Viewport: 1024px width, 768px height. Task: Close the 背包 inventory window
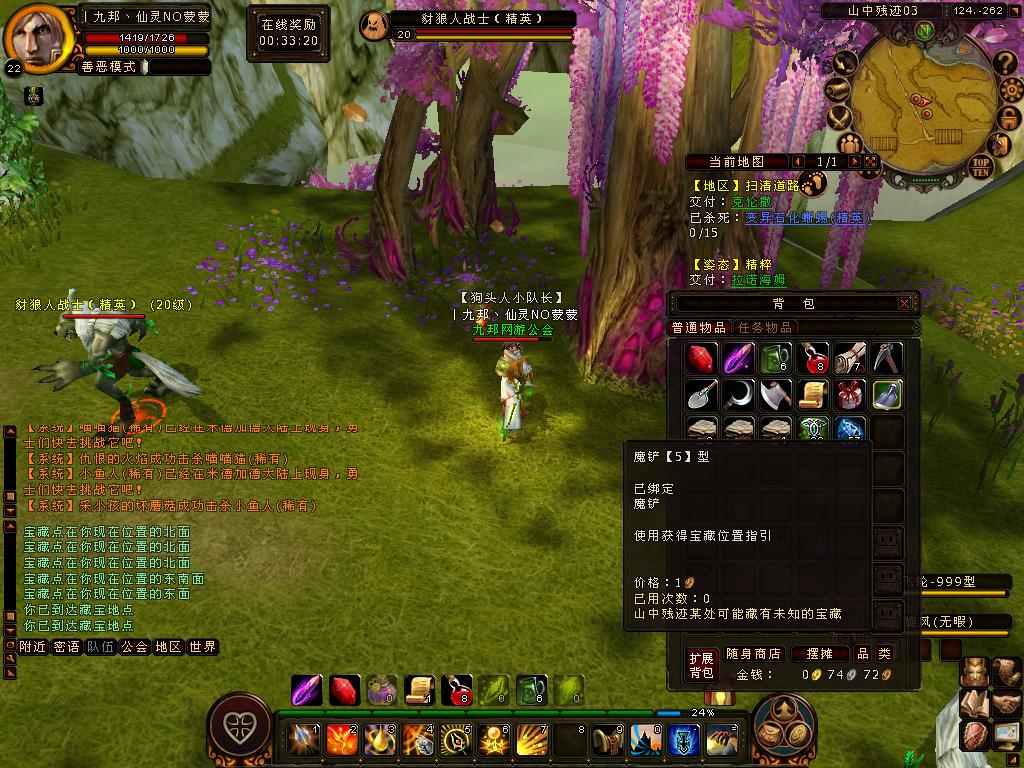pos(905,303)
